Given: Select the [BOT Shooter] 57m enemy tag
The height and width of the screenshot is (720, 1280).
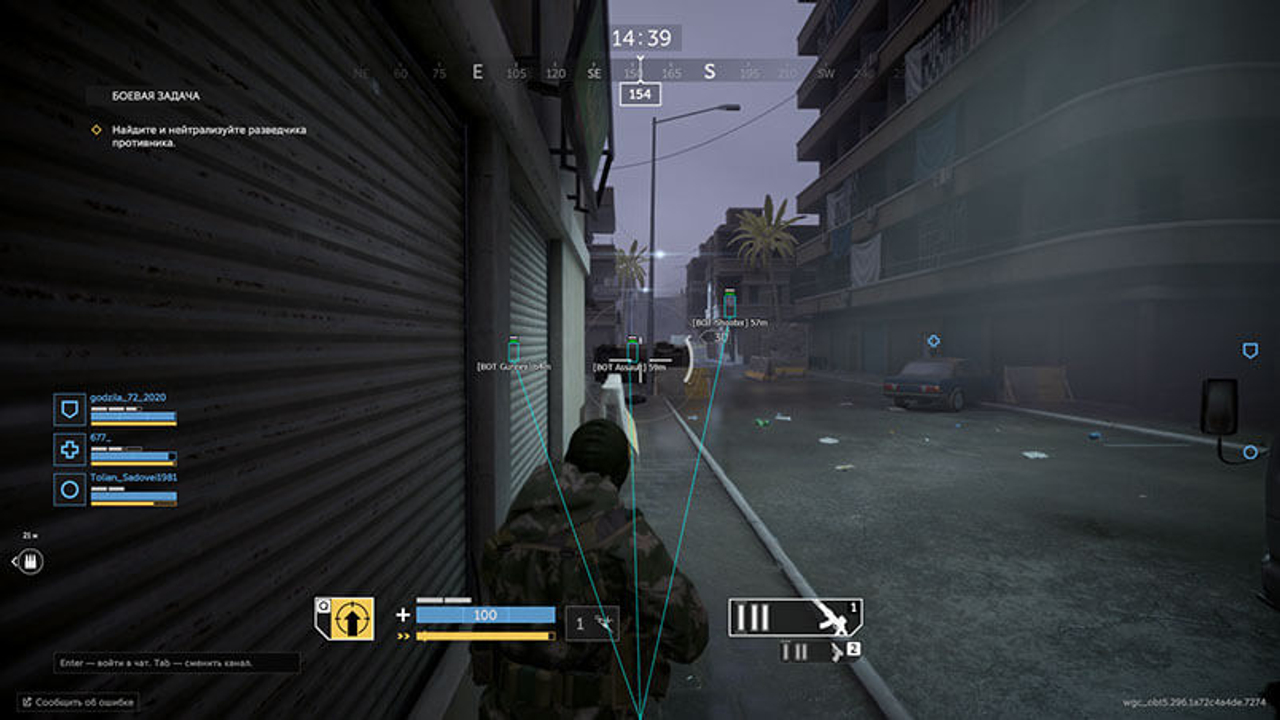Looking at the screenshot, I should pos(728,322).
